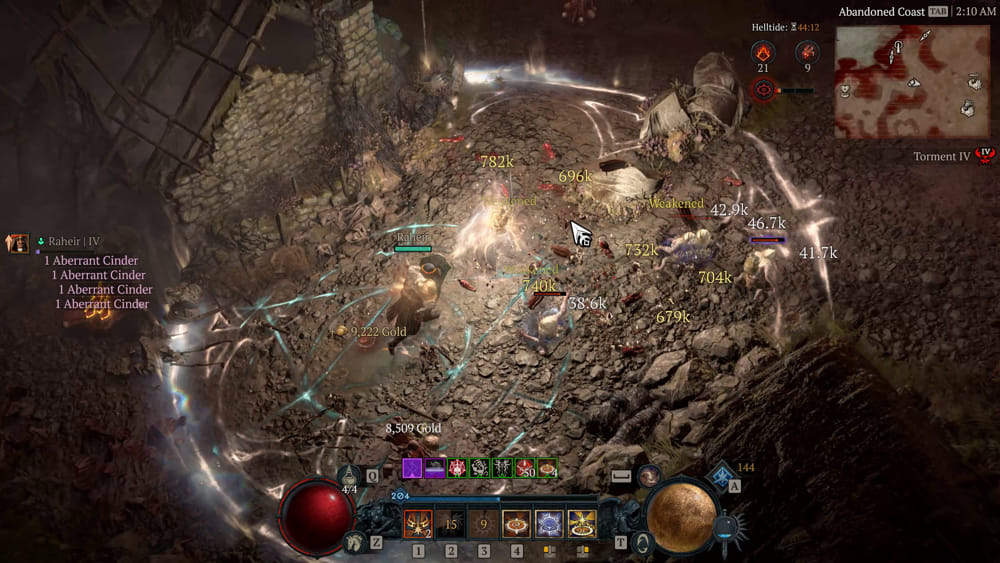Click the round portrait above the resource orb
Viewport: 1000px width, 563px height.
(649, 475)
